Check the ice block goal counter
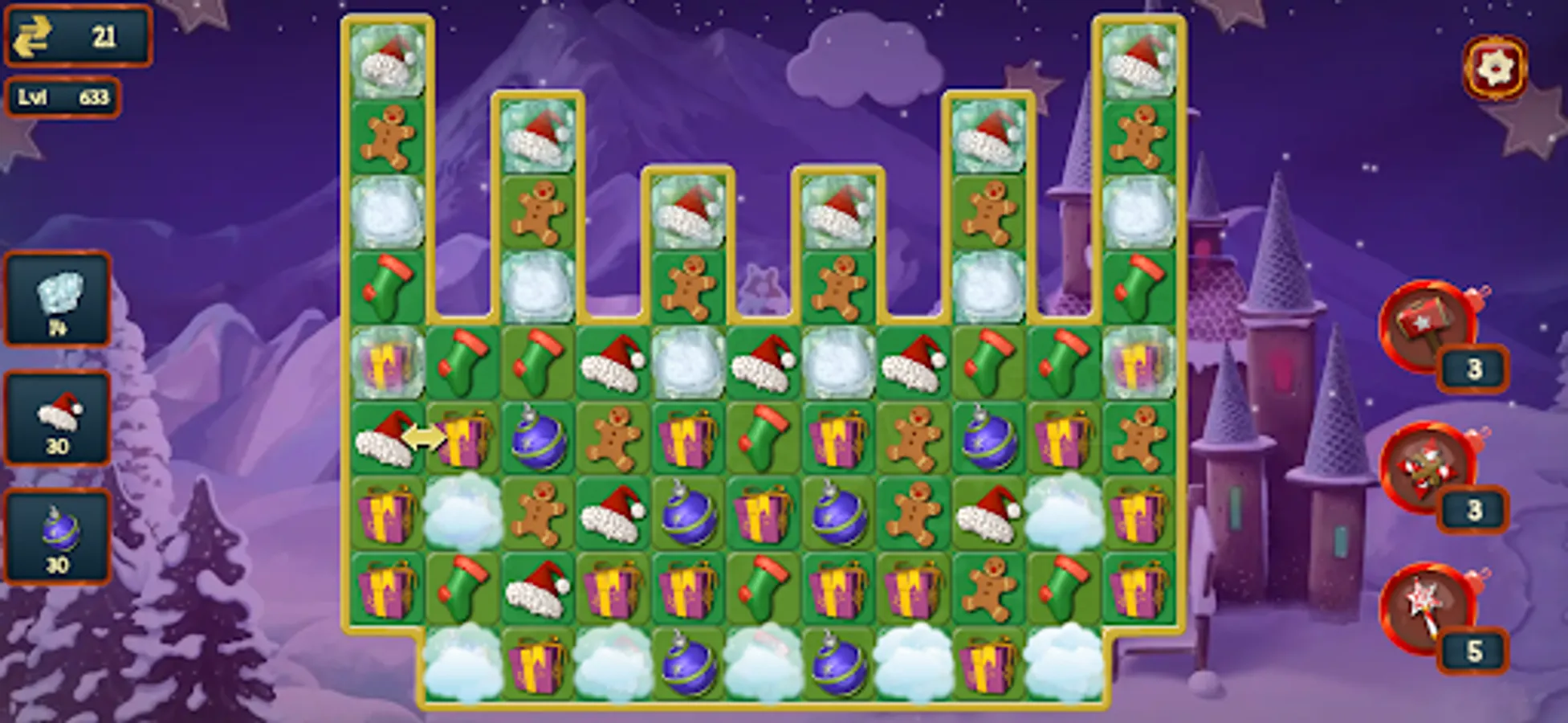1568x723 pixels. (x=57, y=302)
